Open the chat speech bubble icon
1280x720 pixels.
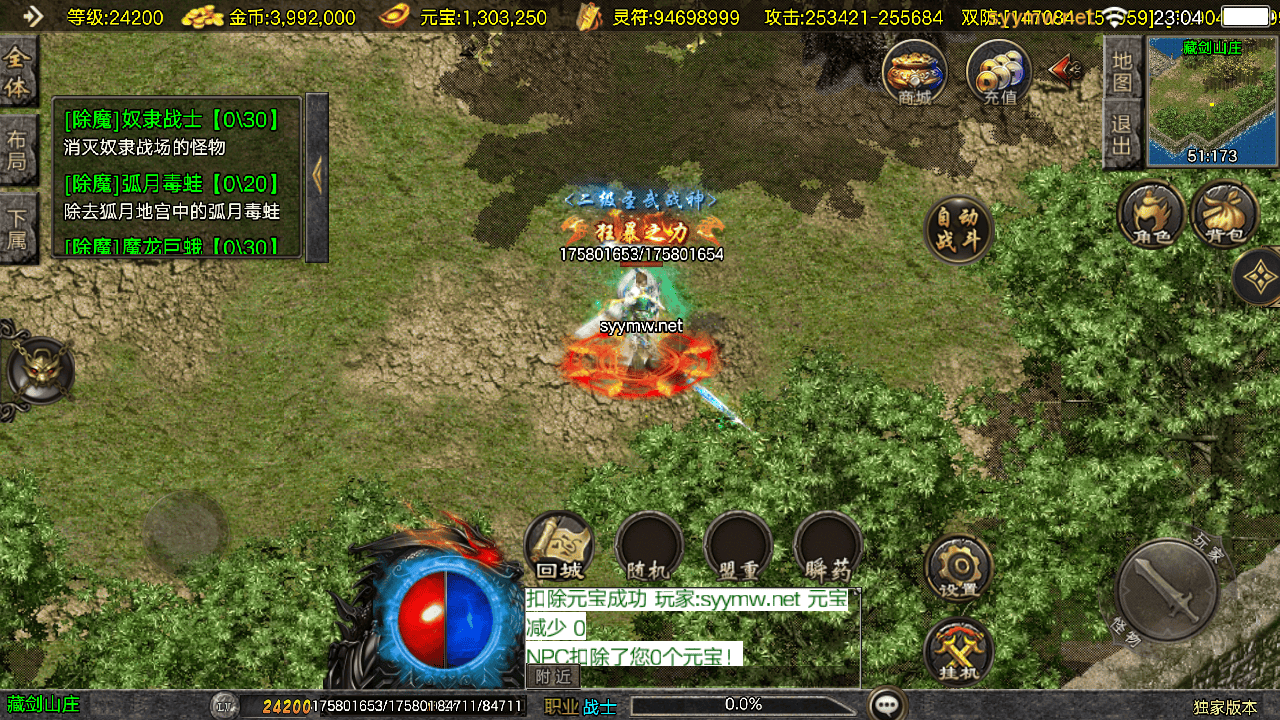tap(887, 705)
